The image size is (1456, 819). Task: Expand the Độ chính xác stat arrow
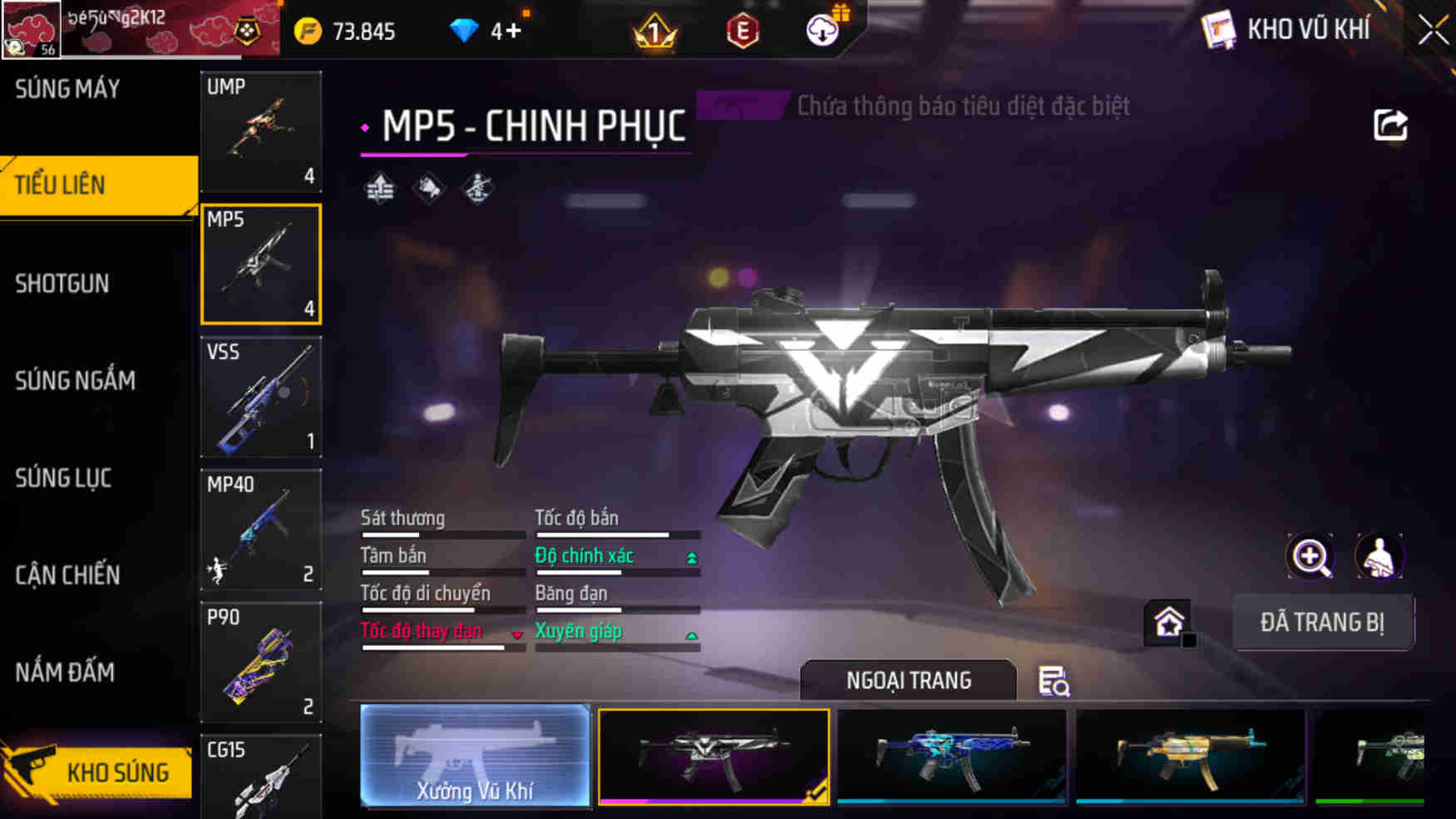click(693, 558)
